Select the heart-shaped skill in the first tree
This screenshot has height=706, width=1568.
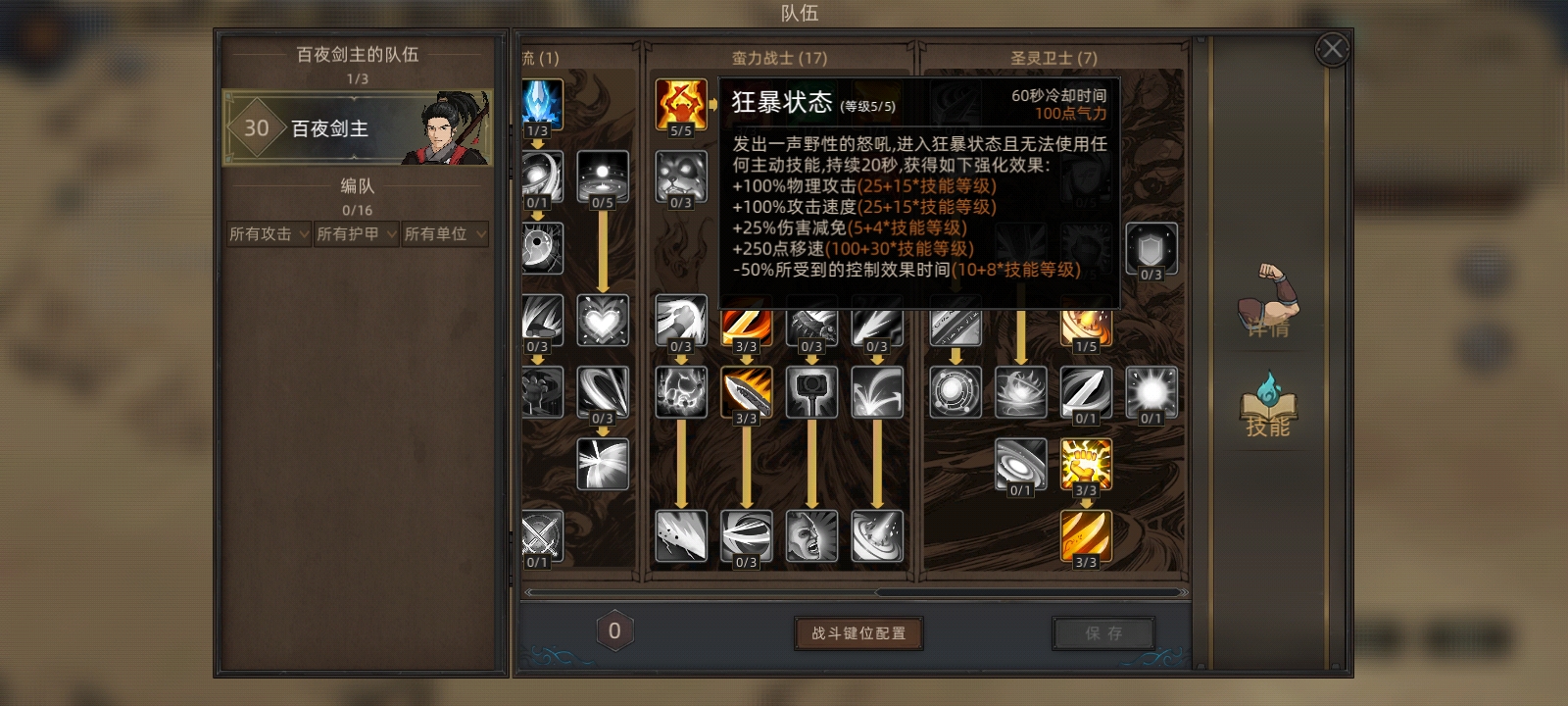point(603,319)
